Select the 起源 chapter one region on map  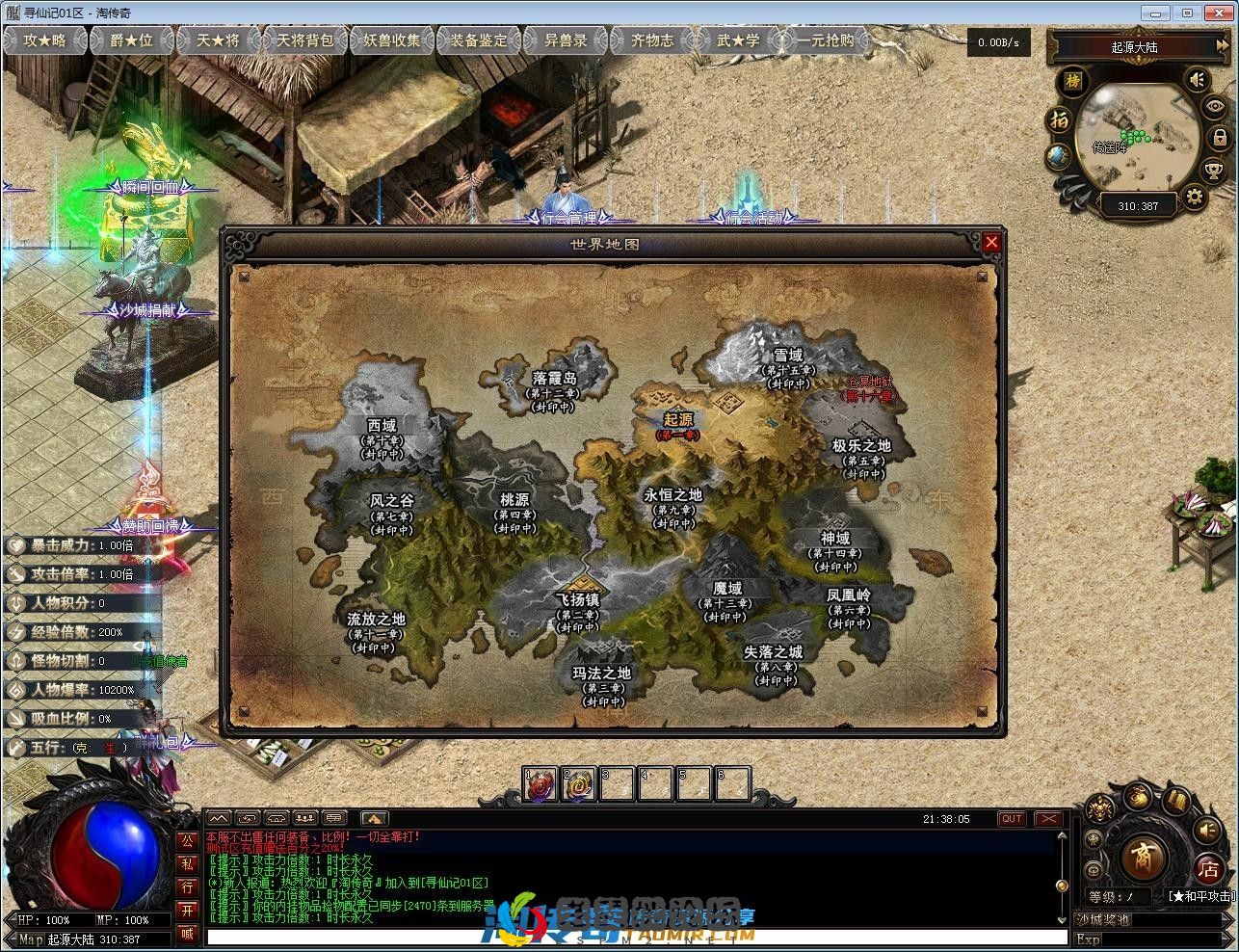678,421
